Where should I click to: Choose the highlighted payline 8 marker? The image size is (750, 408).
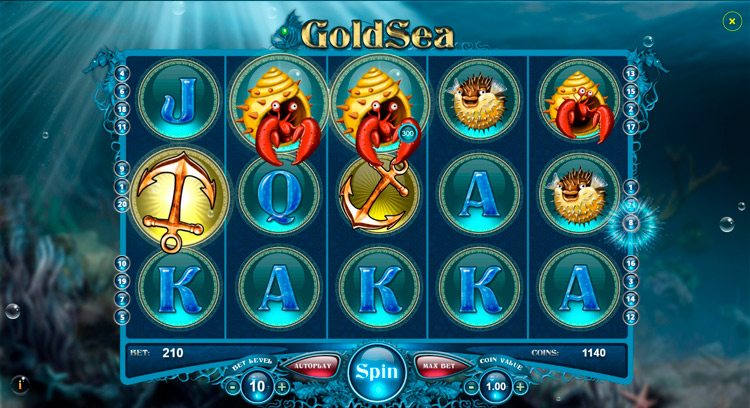pos(631,223)
